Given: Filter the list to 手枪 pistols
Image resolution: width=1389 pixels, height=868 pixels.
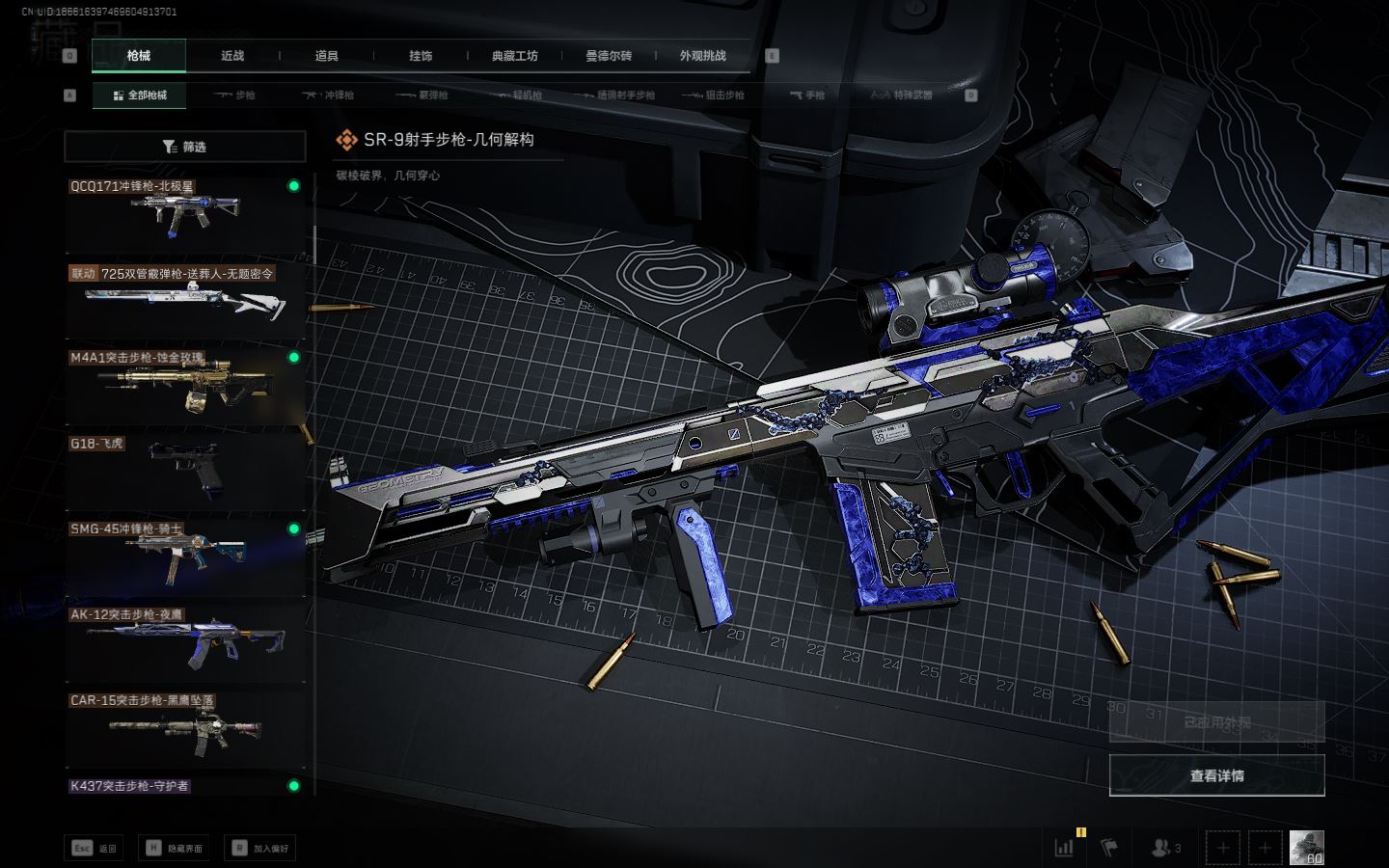Looking at the screenshot, I should click(806, 95).
